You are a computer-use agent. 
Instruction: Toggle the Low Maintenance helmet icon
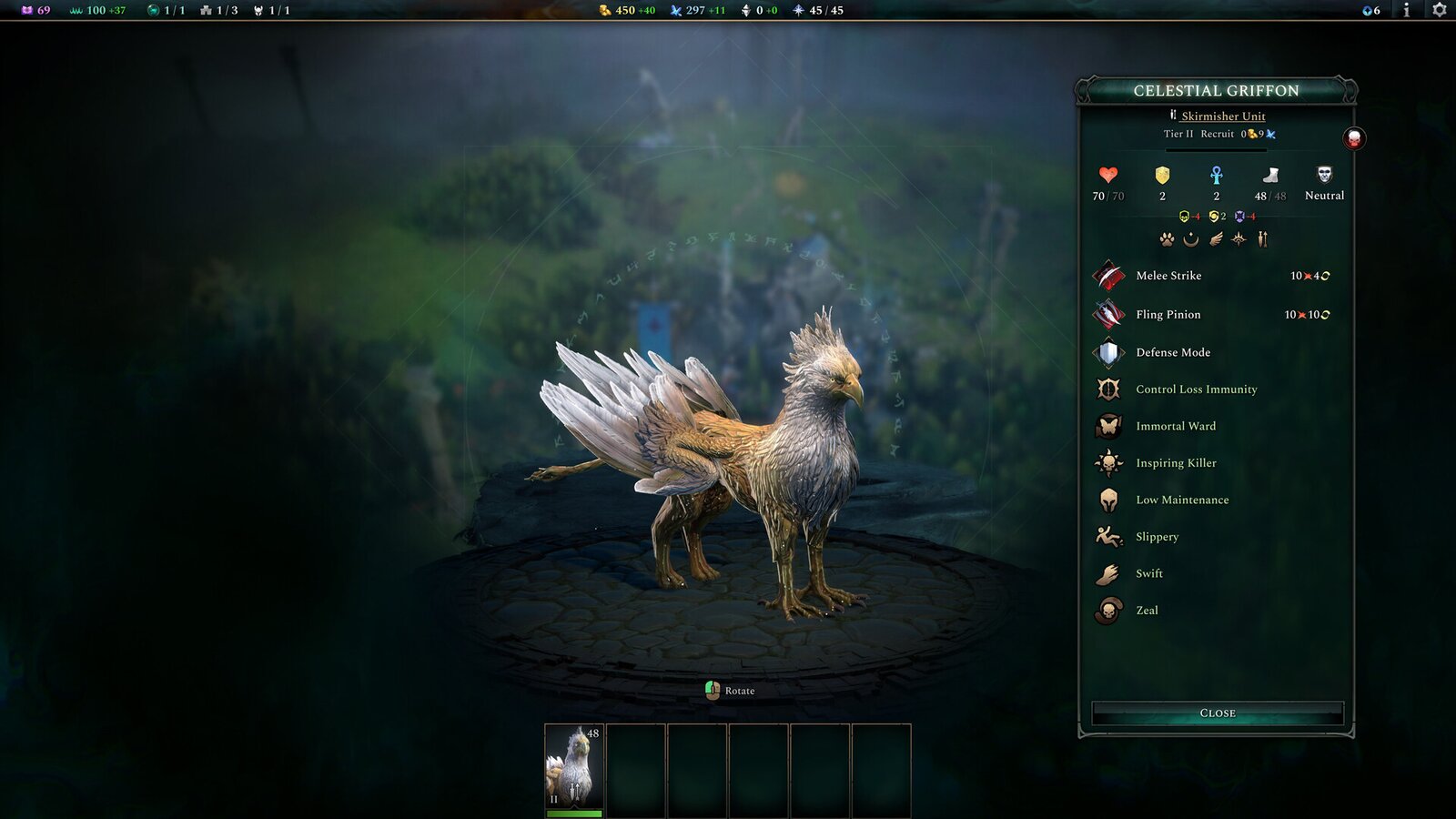pos(1109,500)
